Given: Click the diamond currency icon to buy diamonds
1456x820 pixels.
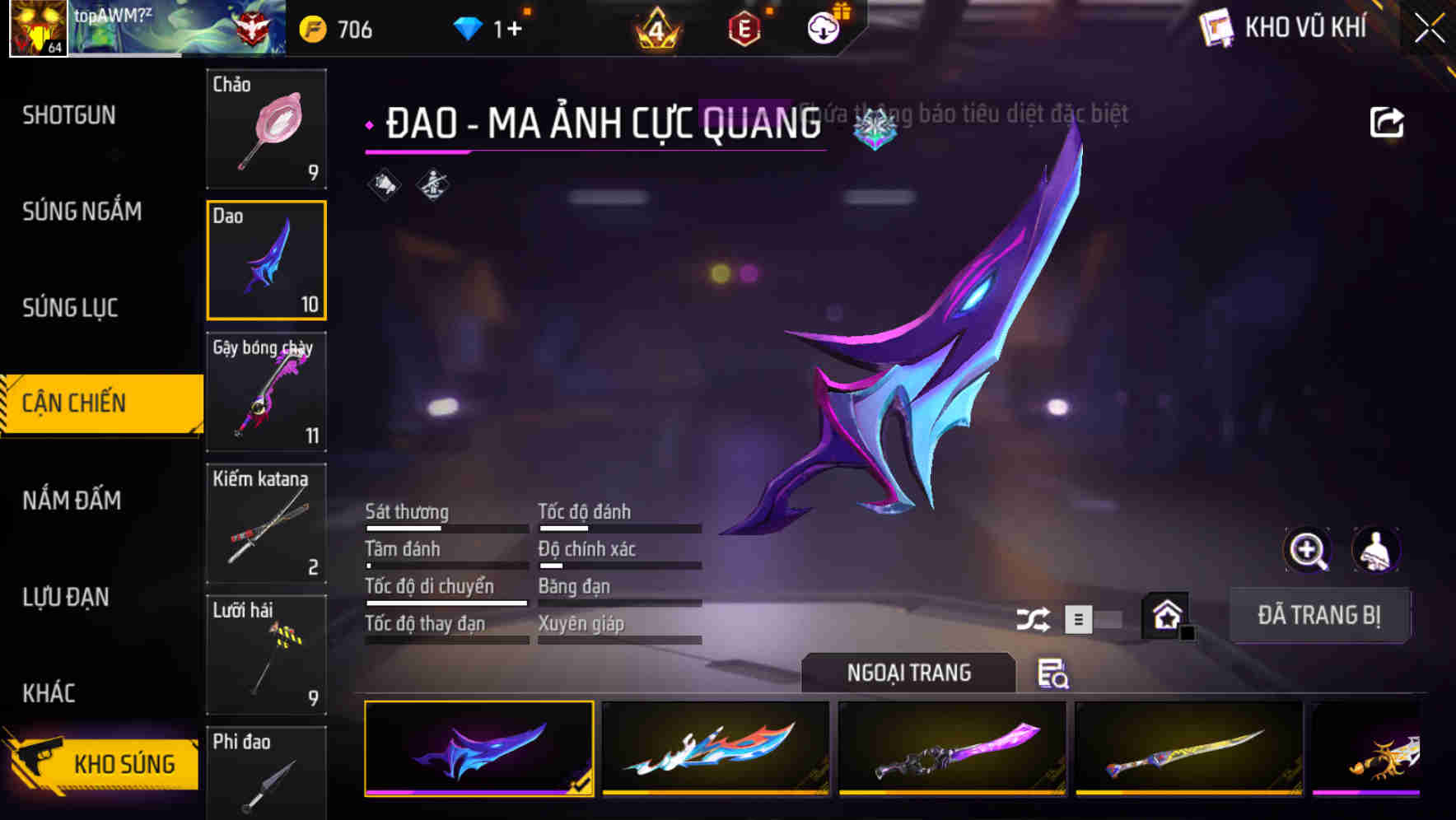Looking at the screenshot, I should (469, 27).
